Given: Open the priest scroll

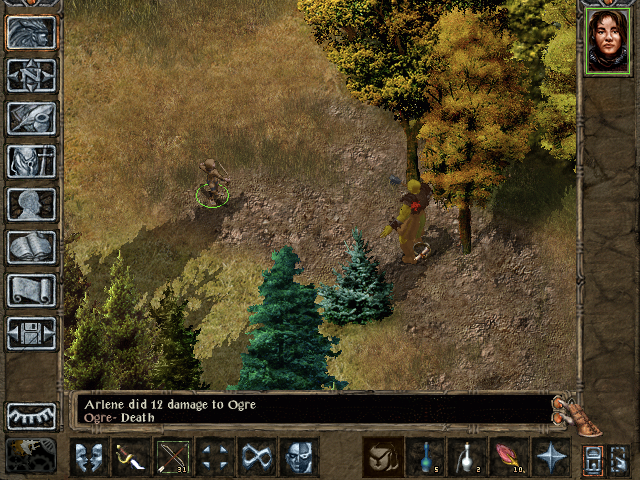Looking at the screenshot, I should 32,290.
